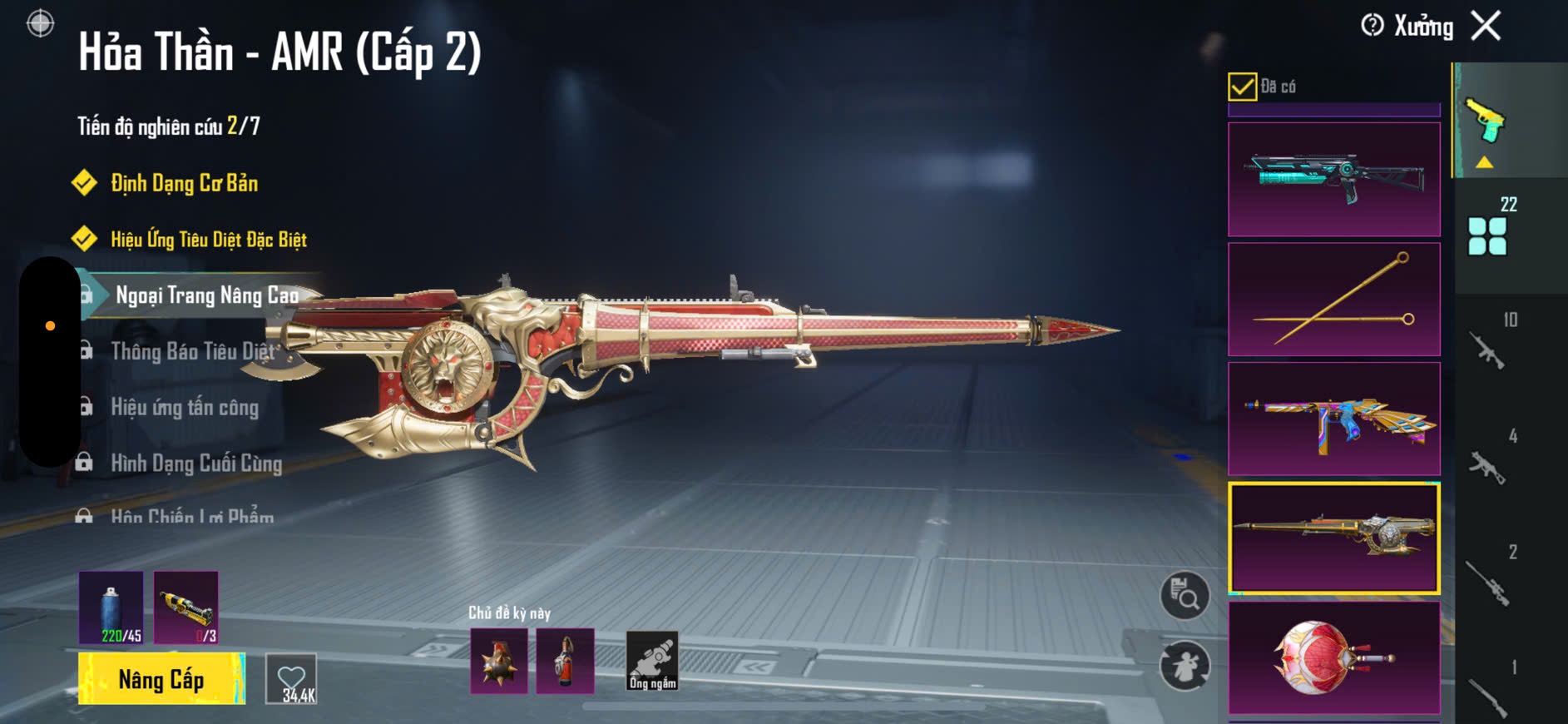
Task: Select the red and white orb skin thumbnail
Action: point(1333,657)
